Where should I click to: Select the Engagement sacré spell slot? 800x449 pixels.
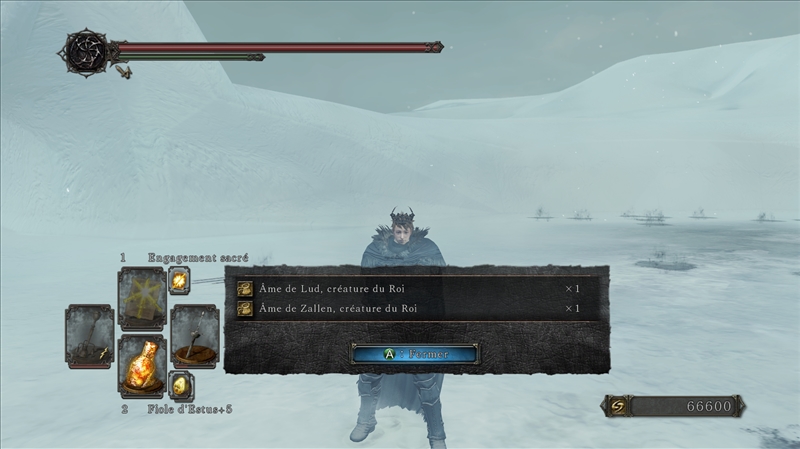click(x=142, y=296)
